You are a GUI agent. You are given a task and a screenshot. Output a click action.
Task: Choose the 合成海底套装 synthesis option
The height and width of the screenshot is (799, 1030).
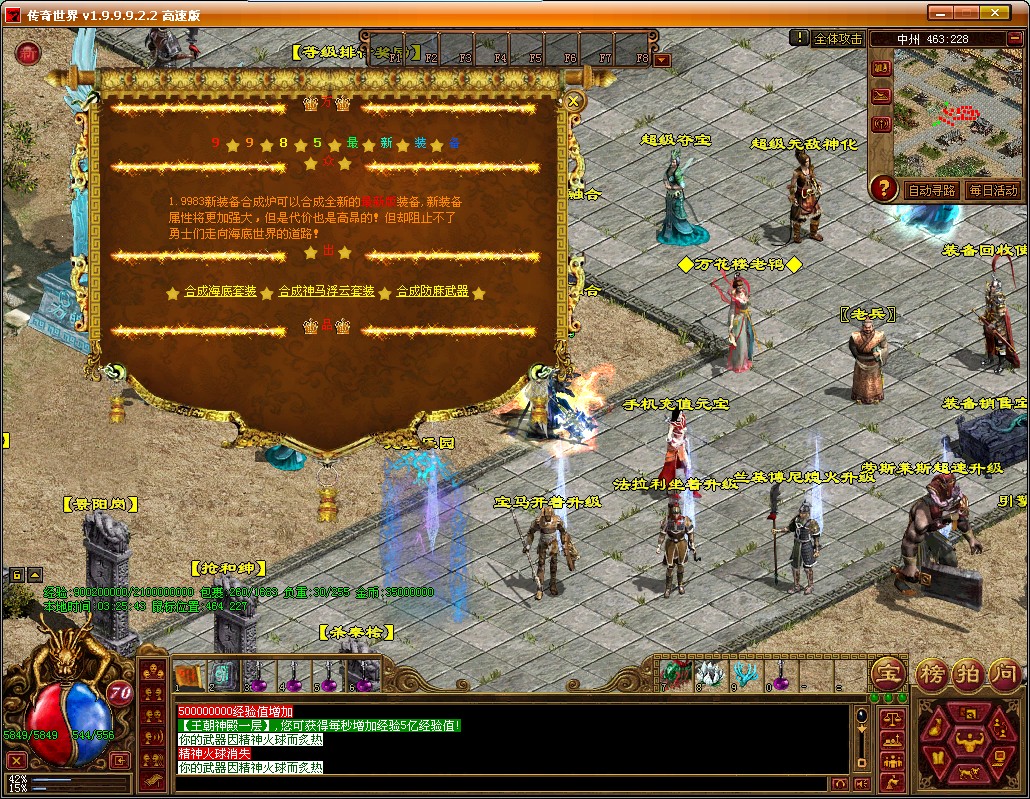click(220, 292)
